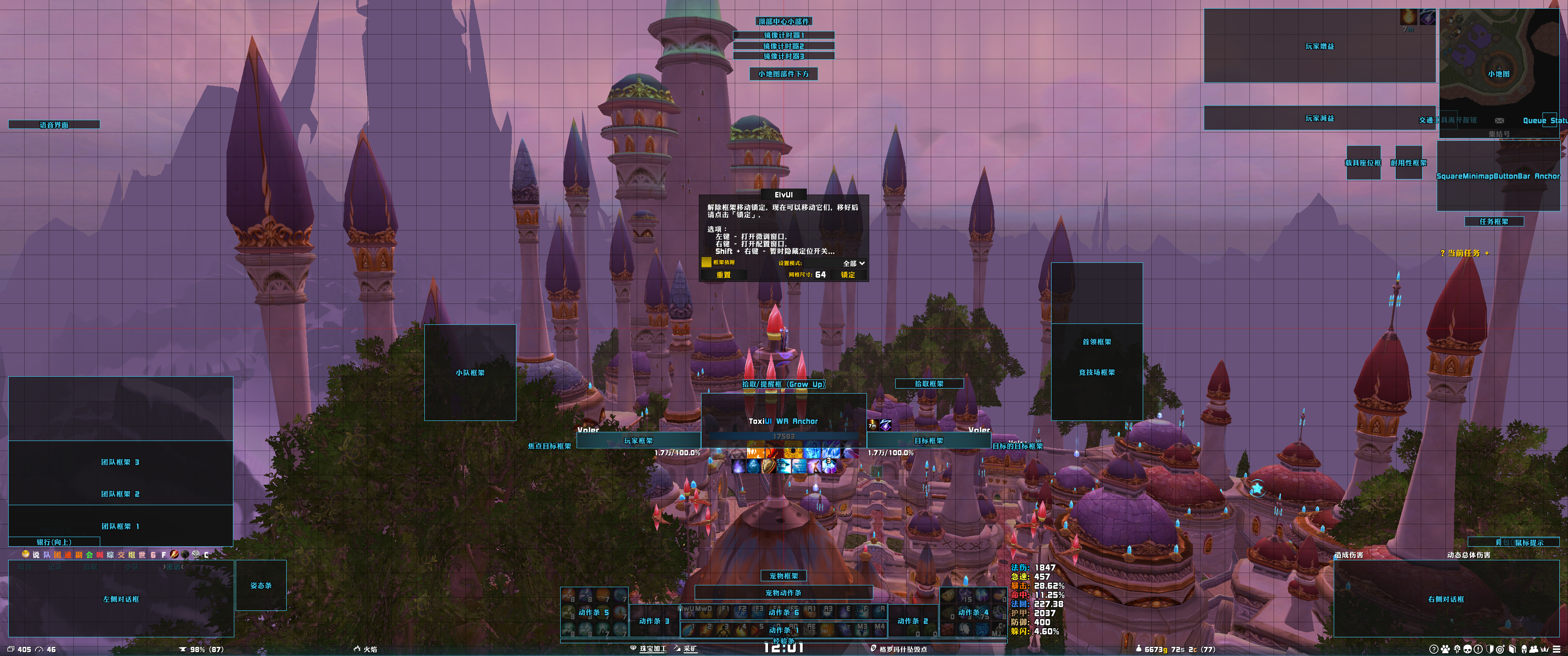Image resolution: width=1568 pixels, height=656 pixels.
Task: Select the 小队框架 party frame mover
Action: tap(470, 373)
